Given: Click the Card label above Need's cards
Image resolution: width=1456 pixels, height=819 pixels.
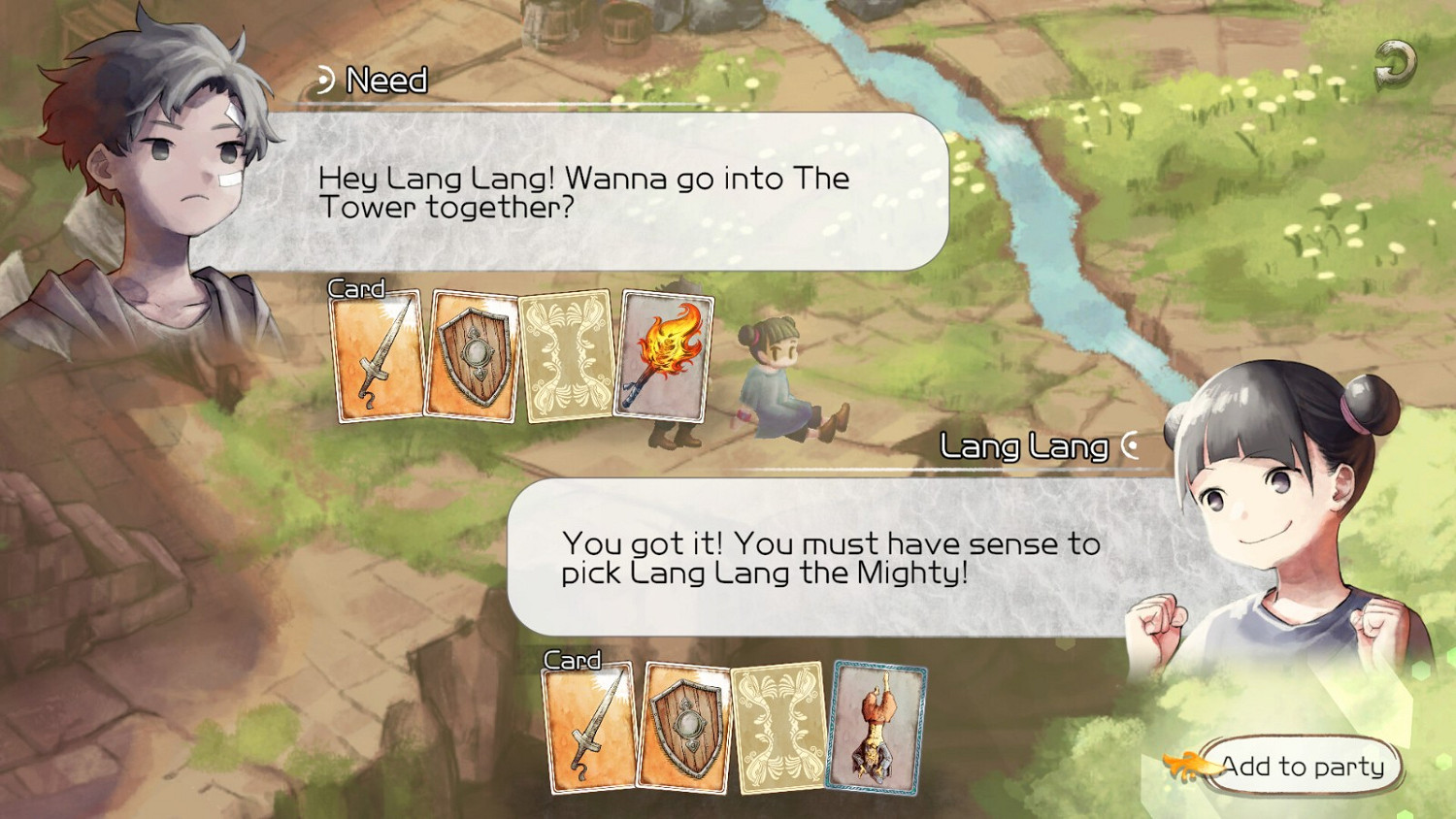Looking at the screenshot, I should coord(355,287).
